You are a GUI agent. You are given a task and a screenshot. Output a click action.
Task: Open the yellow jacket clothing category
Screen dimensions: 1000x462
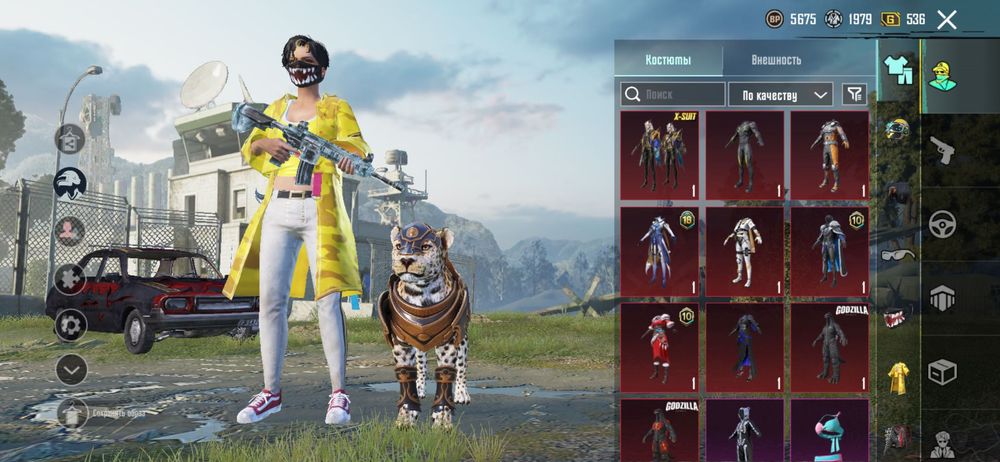(898, 377)
